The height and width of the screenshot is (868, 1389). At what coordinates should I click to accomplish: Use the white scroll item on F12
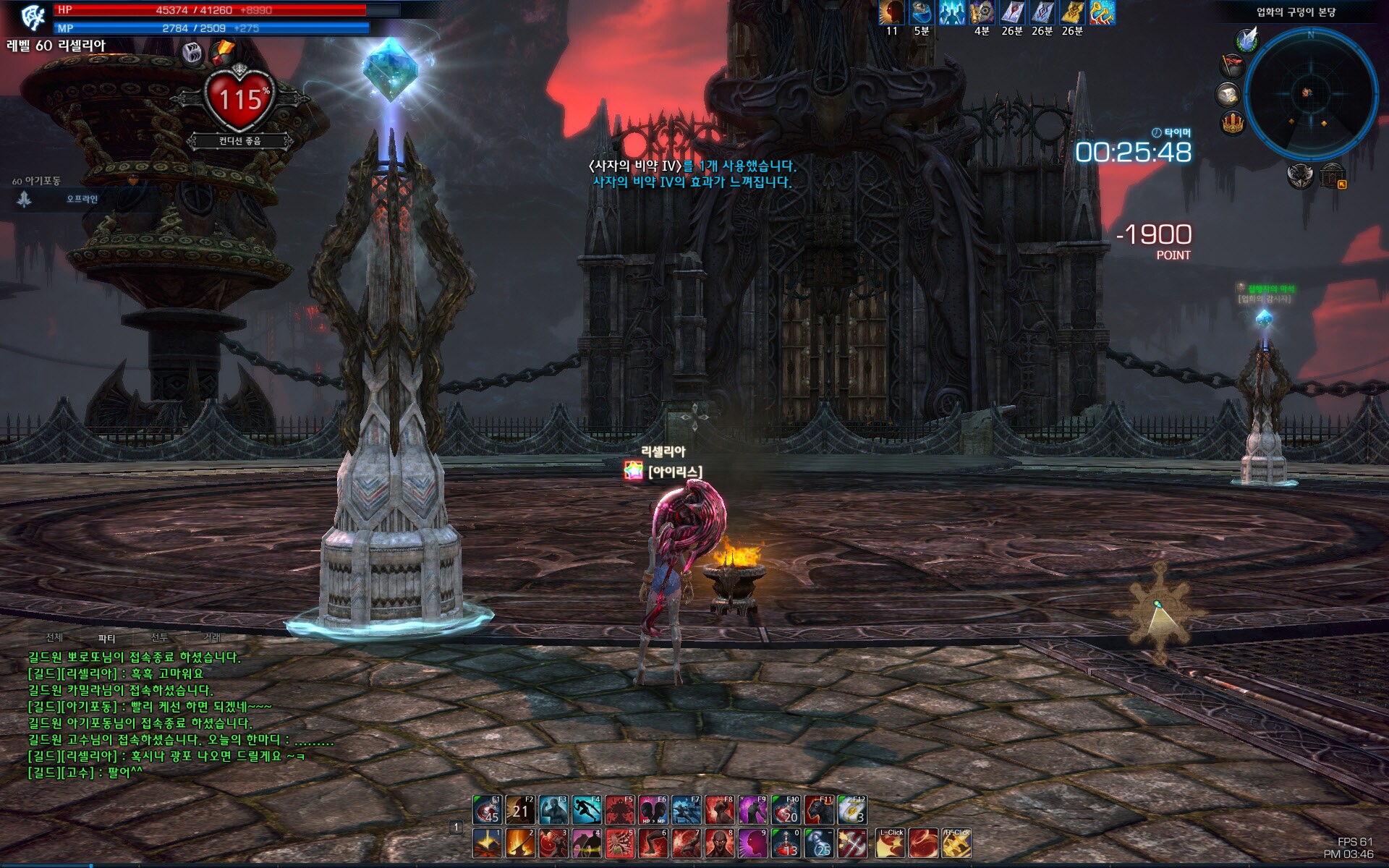852,810
